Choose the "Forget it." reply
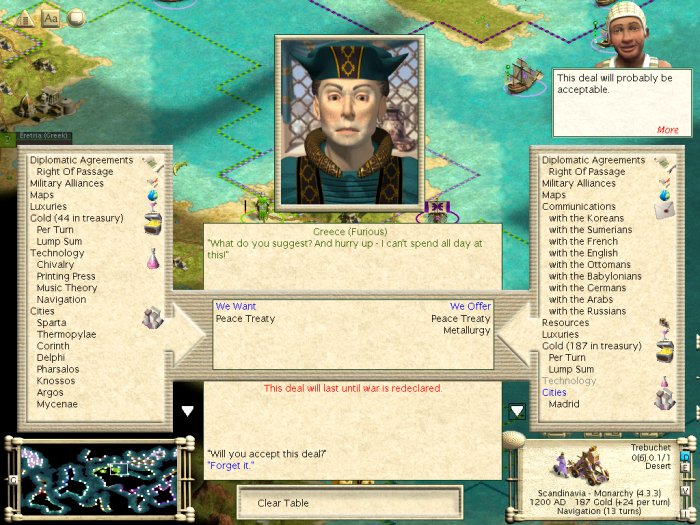Viewport: 700px width, 525px height. tap(231, 465)
